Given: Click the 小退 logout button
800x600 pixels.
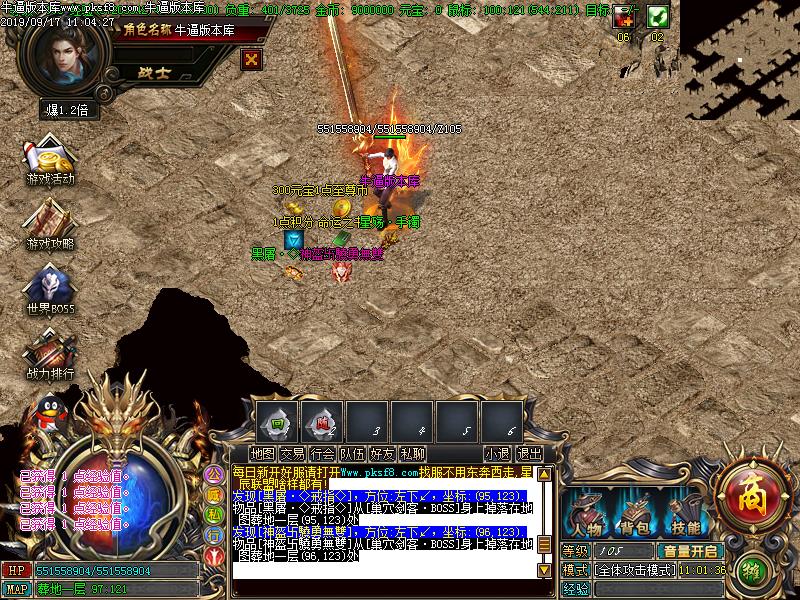Looking at the screenshot, I should [x=497, y=453].
